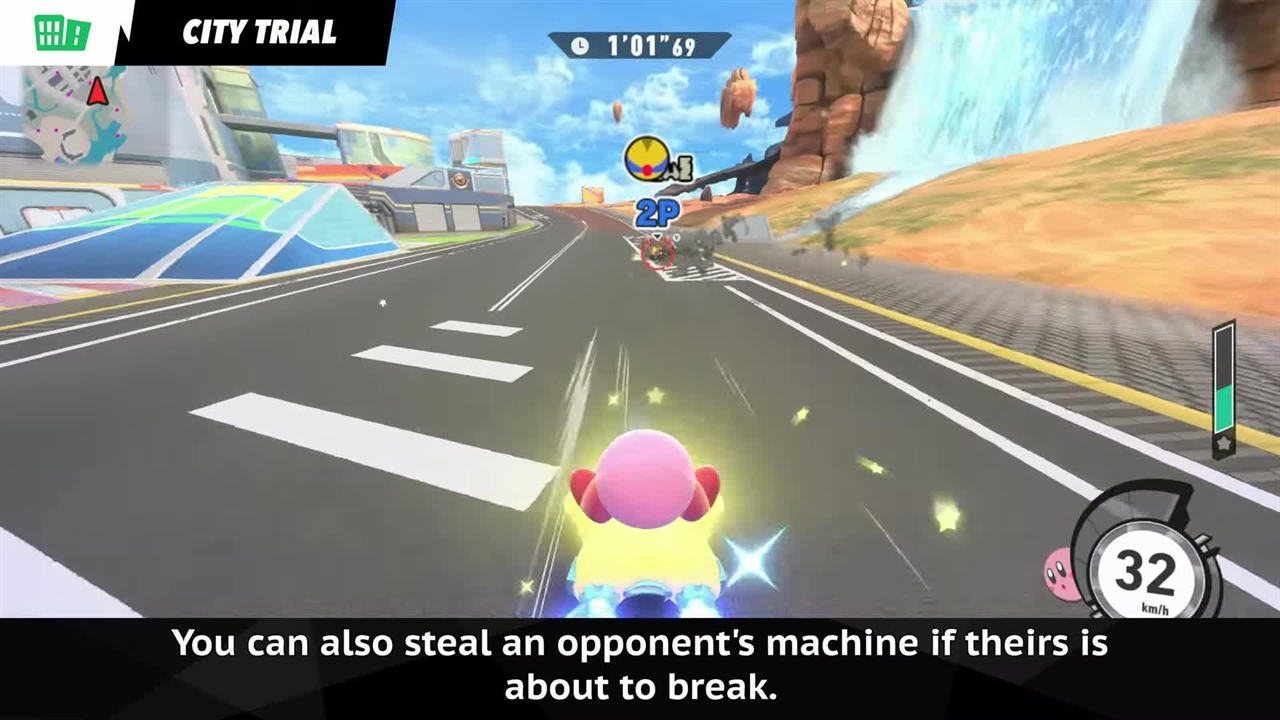1280x720 pixels.
Task: Select the green City Trial building icon
Action: click(62, 32)
